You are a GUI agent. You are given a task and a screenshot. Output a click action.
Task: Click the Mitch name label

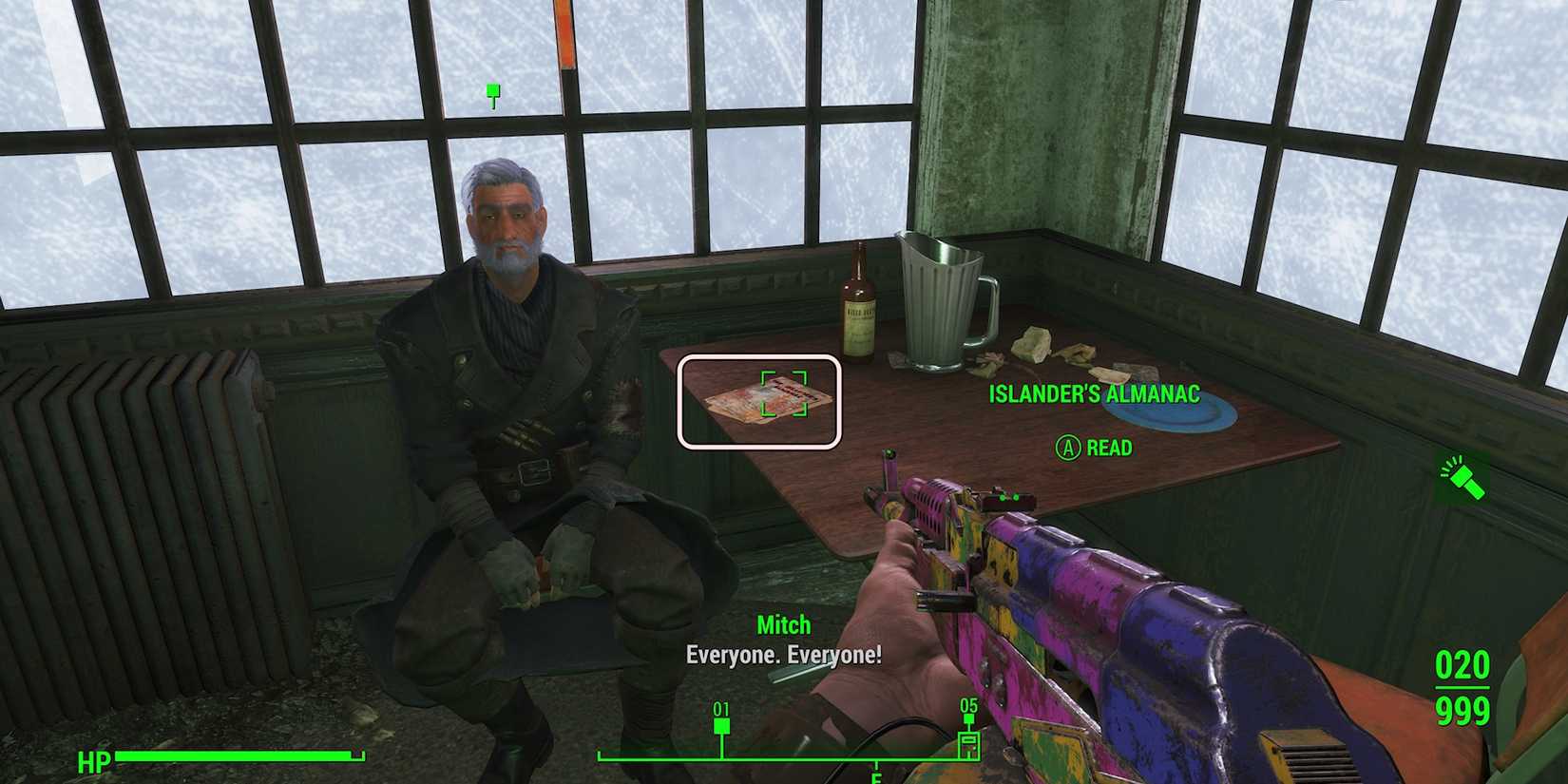tap(783, 625)
